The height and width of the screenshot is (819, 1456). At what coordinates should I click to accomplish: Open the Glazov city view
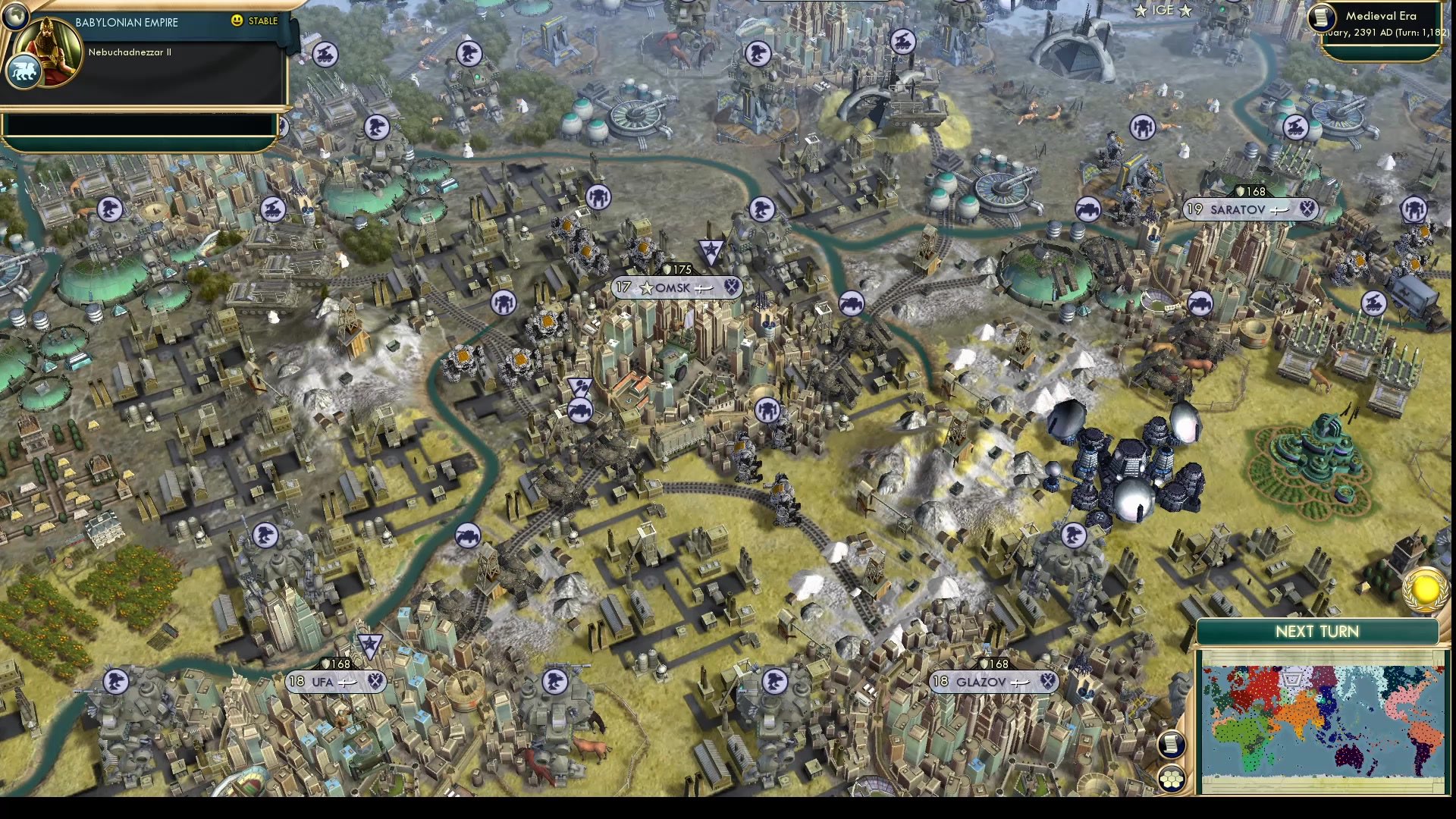[x=984, y=682]
